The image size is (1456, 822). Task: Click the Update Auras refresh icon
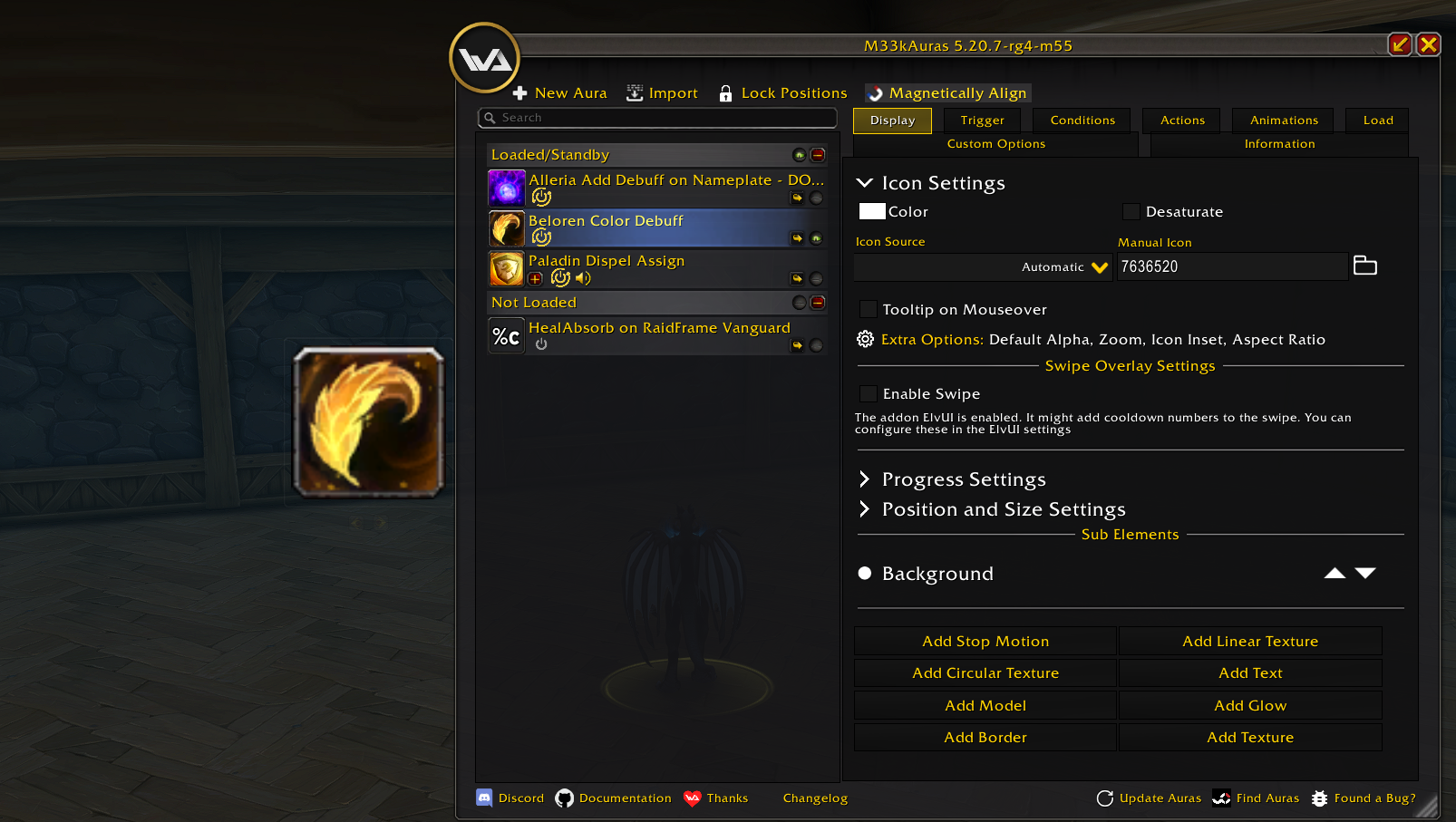click(x=1105, y=798)
